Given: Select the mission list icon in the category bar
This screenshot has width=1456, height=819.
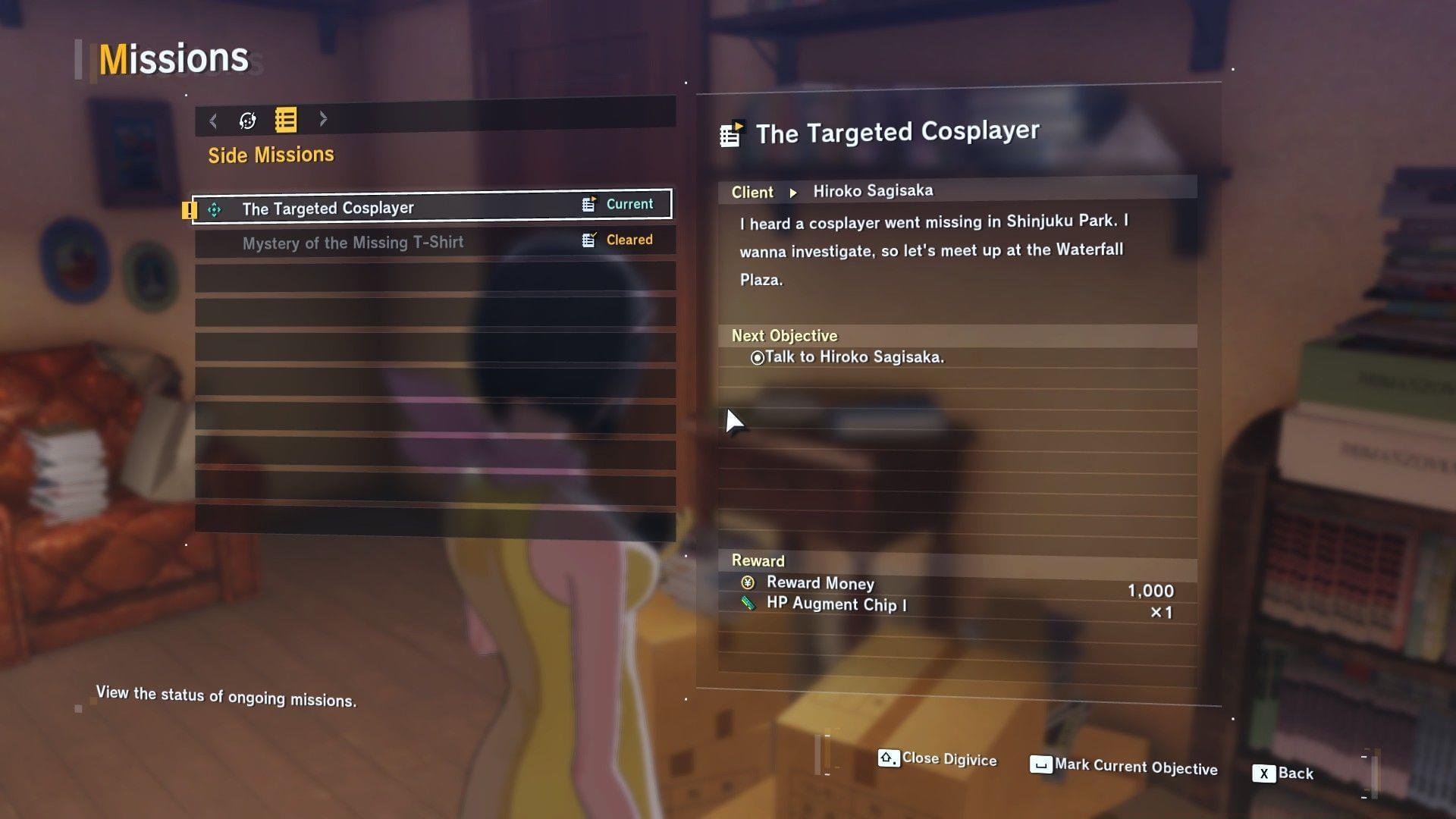Looking at the screenshot, I should coord(285,119).
